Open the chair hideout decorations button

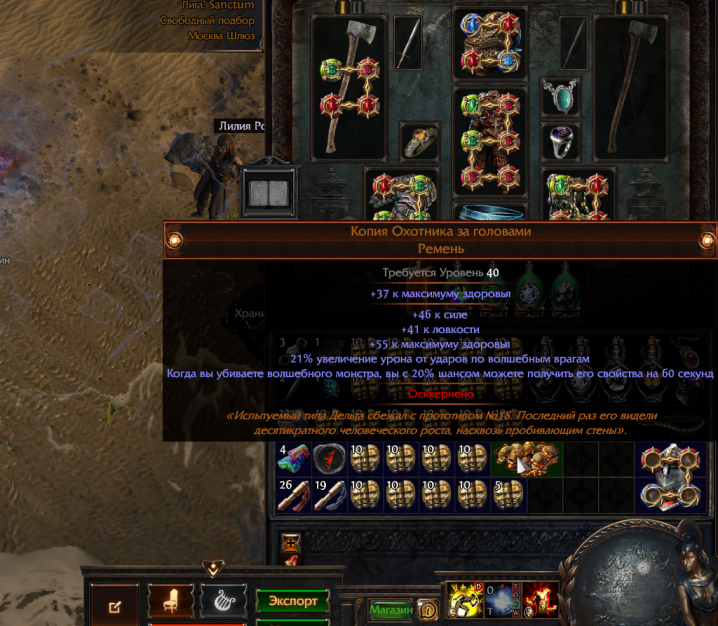(x=171, y=601)
